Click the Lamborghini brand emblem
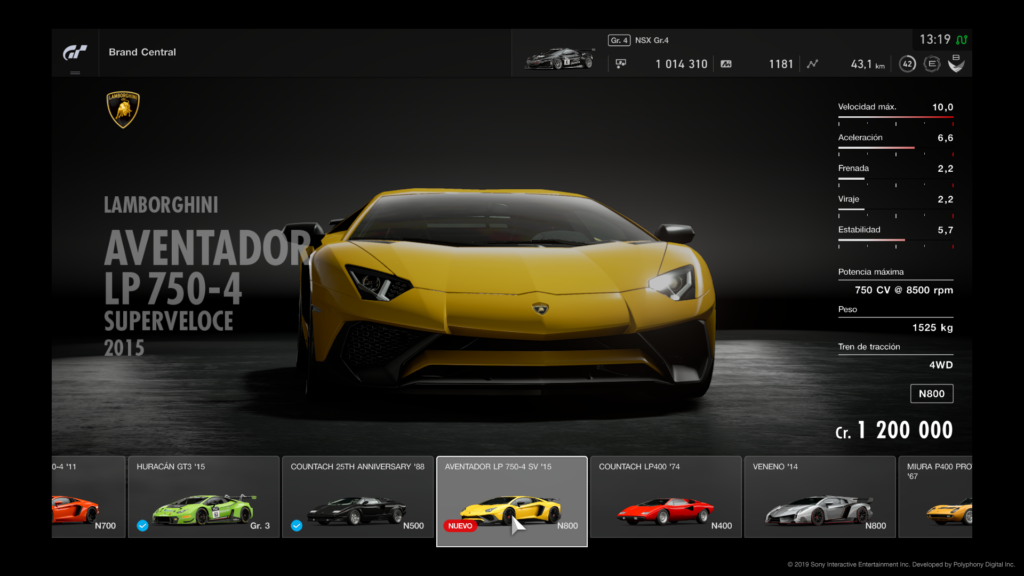The image size is (1024, 576). pyautogui.click(x=123, y=110)
